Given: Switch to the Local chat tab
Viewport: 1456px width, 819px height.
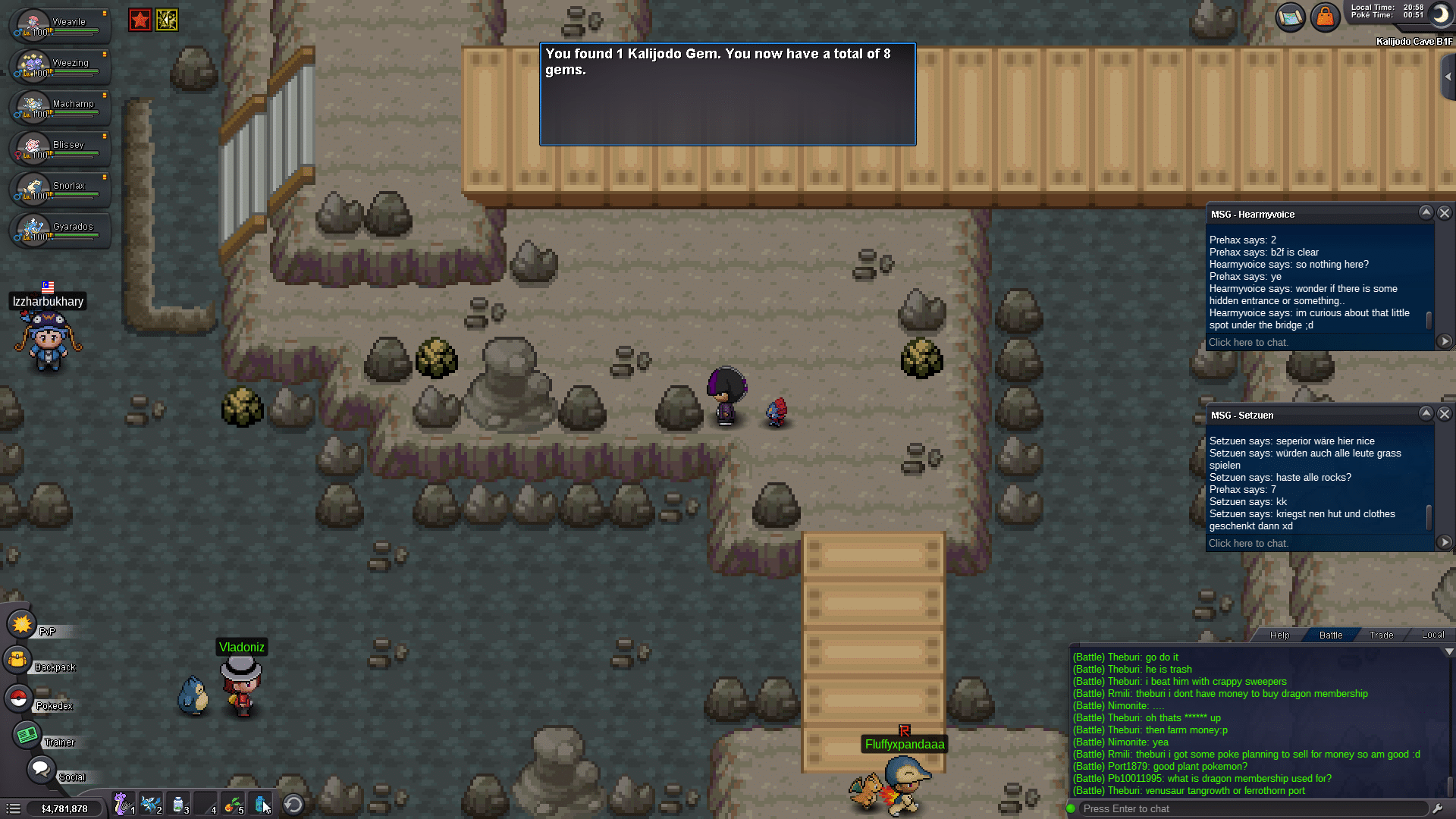Looking at the screenshot, I should [1432, 635].
